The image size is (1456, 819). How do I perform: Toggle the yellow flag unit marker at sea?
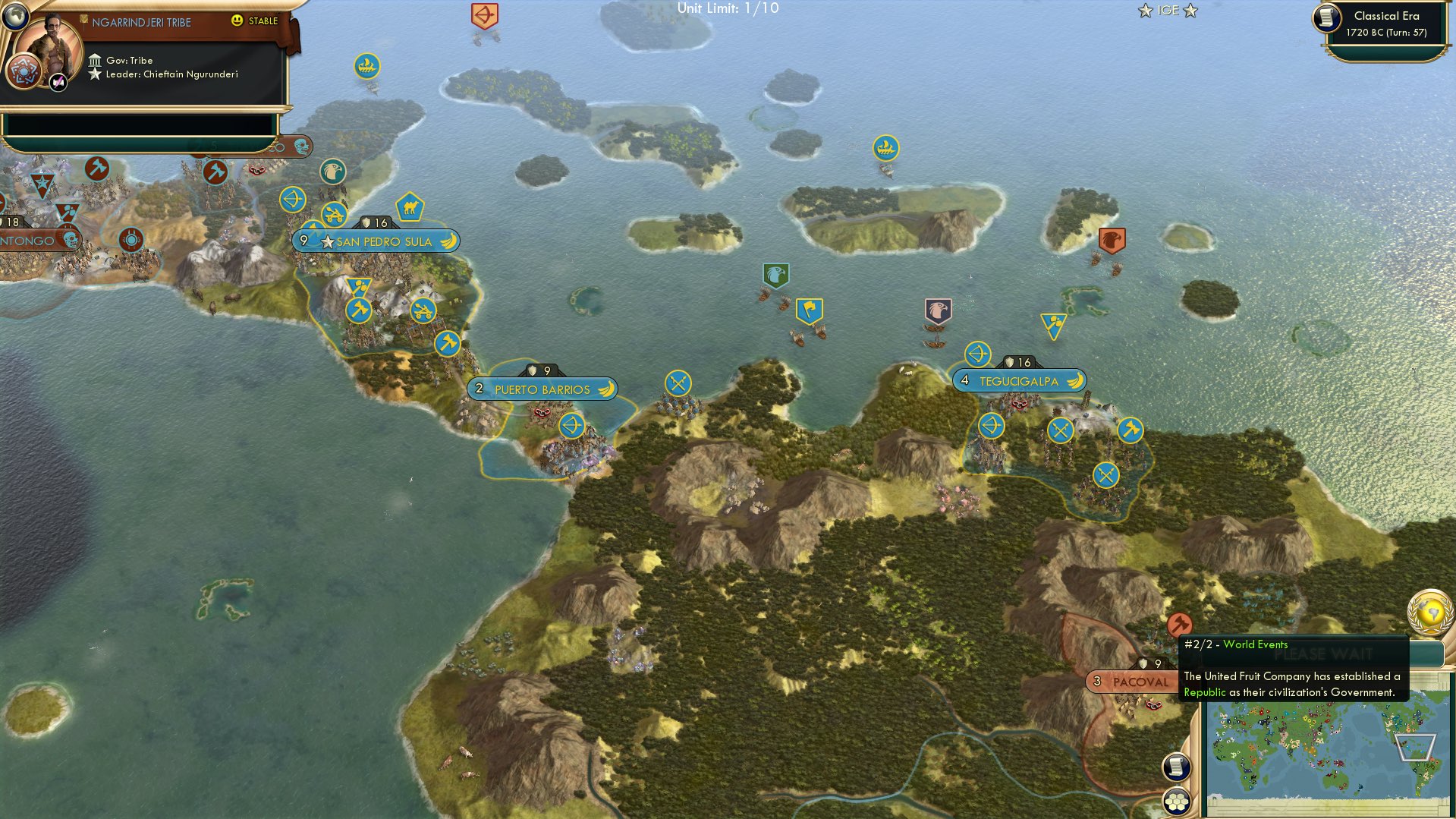click(x=810, y=308)
